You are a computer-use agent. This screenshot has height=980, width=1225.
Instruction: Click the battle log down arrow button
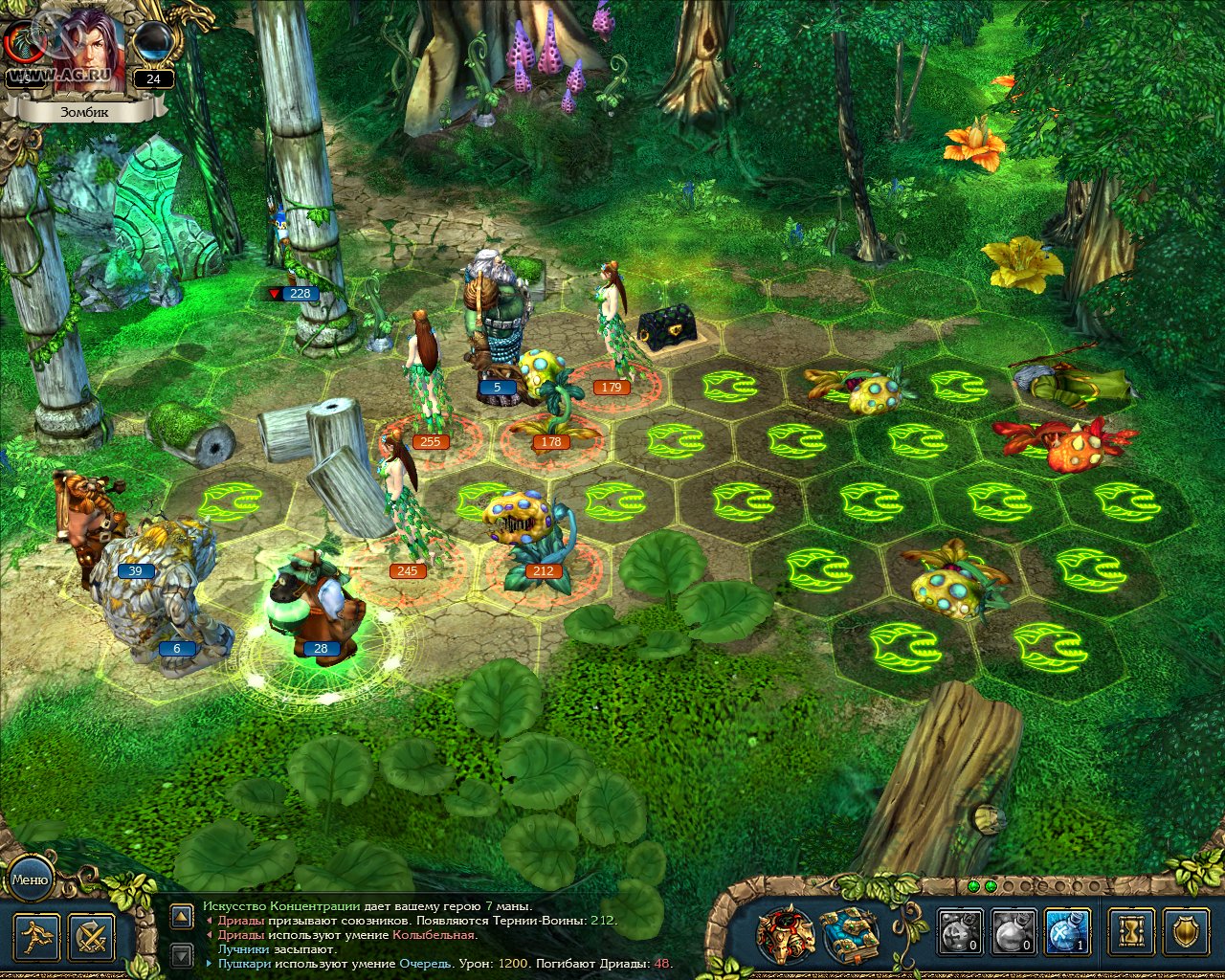(x=181, y=954)
